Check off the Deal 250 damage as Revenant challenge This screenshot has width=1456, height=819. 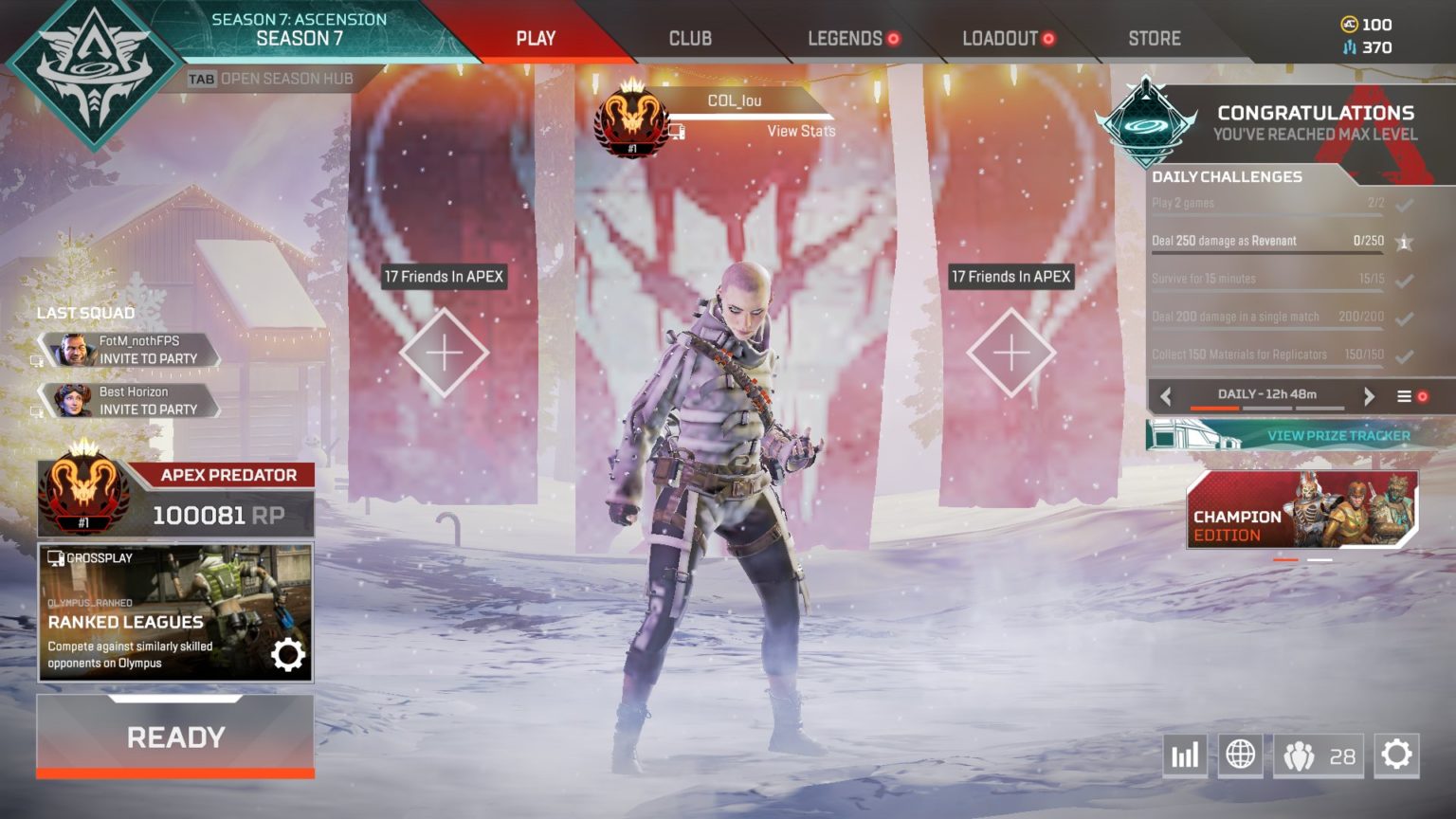(1404, 241)
